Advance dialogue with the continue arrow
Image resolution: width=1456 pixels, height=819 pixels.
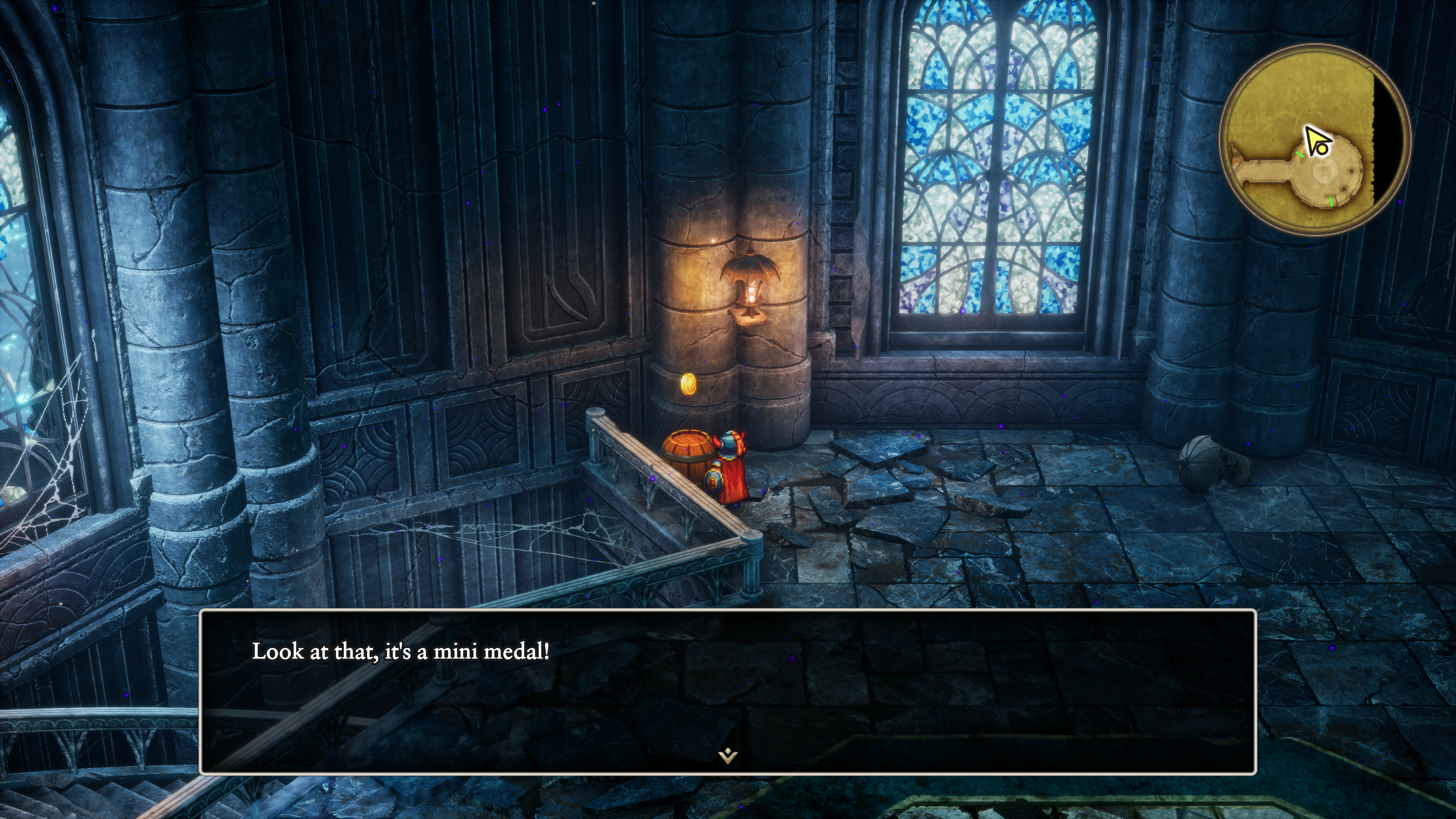click(728, 755)
